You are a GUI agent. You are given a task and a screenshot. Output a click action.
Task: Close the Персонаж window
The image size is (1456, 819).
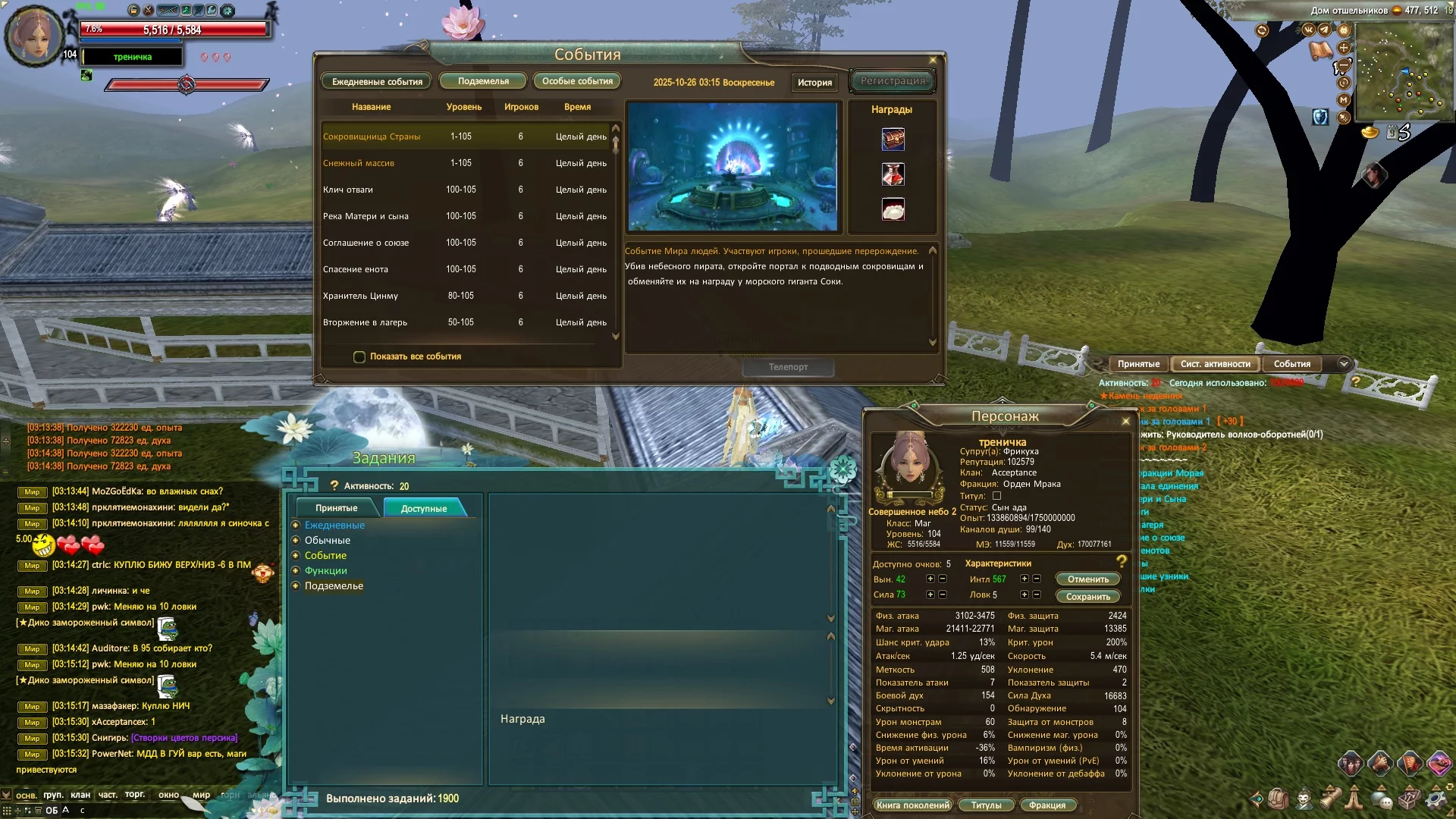1125,421
